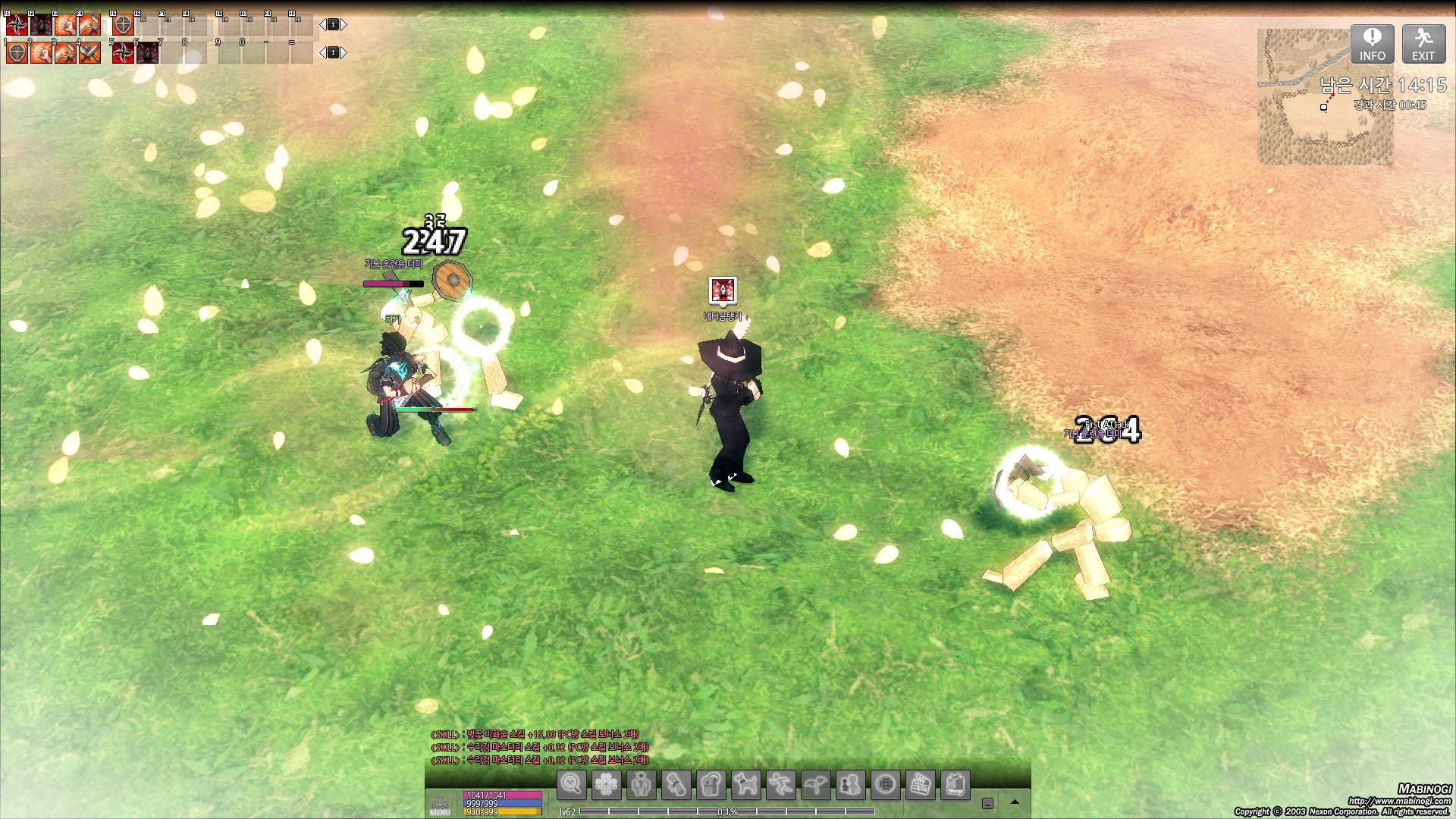Open the minimap
The image size is (1456, 819).
click(1324, 97)
